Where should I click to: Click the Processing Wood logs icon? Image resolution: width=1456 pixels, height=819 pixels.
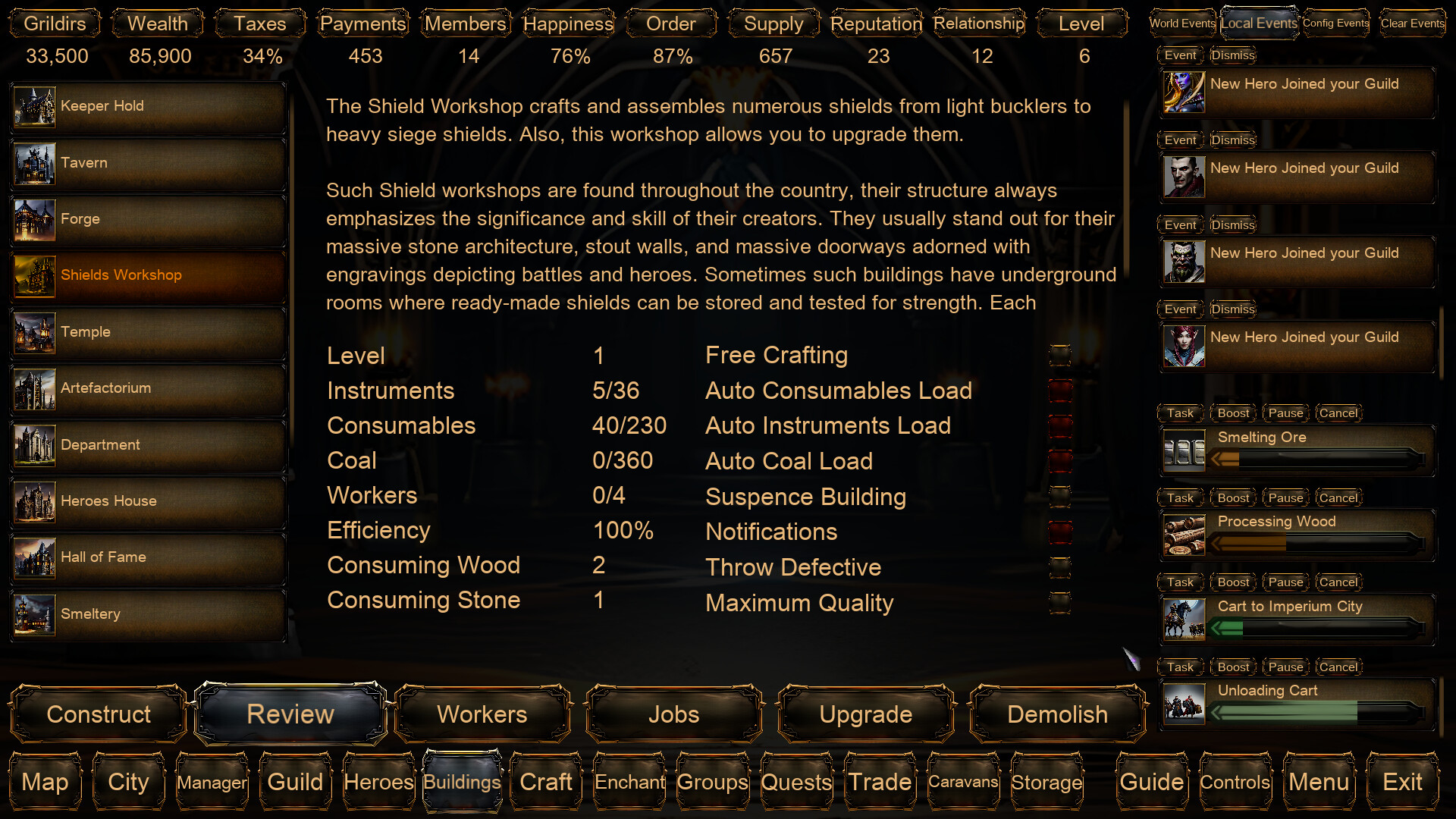[x=1184, y=534]
